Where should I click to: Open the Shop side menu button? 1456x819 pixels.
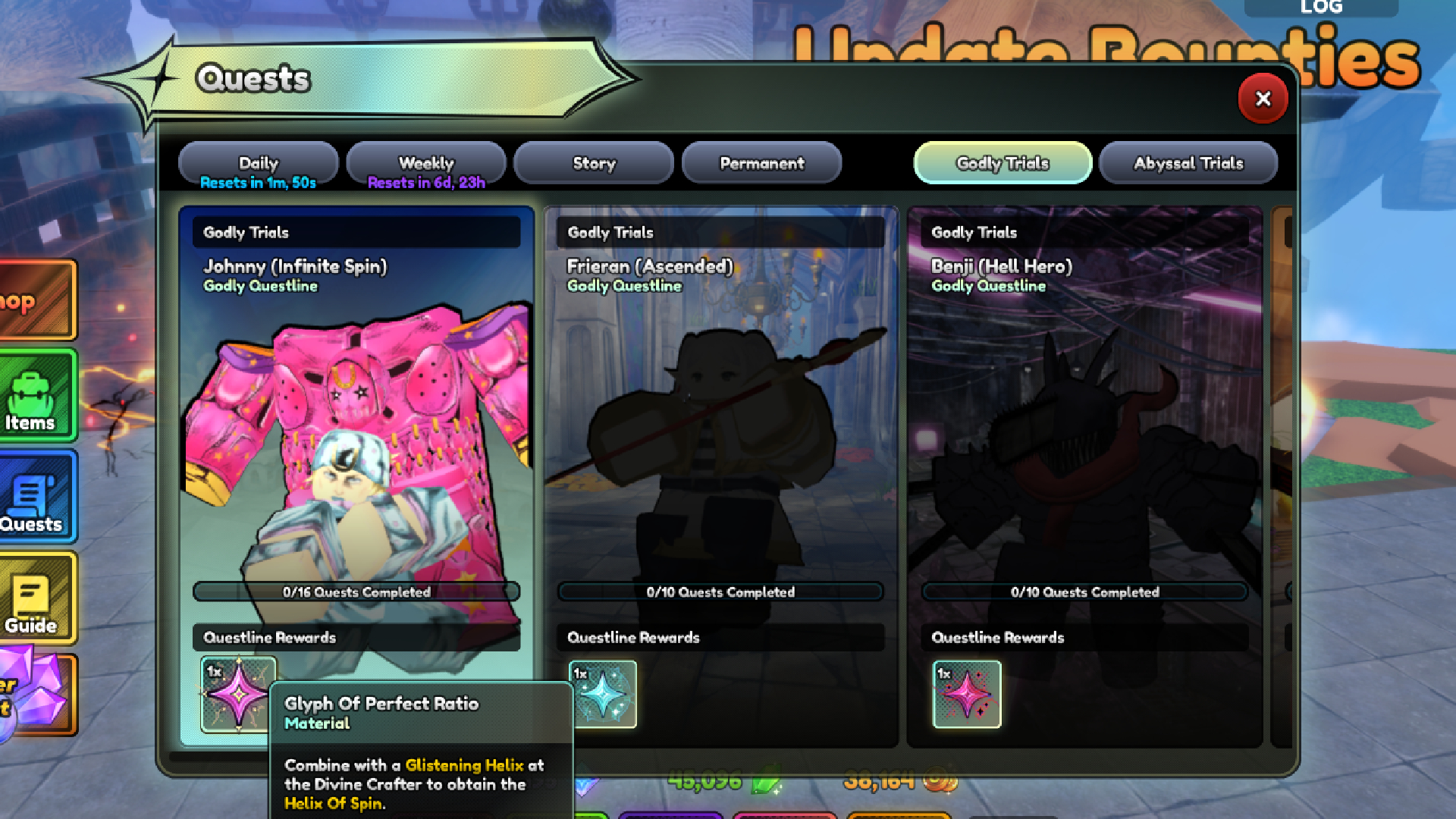[x=34, y=300]
